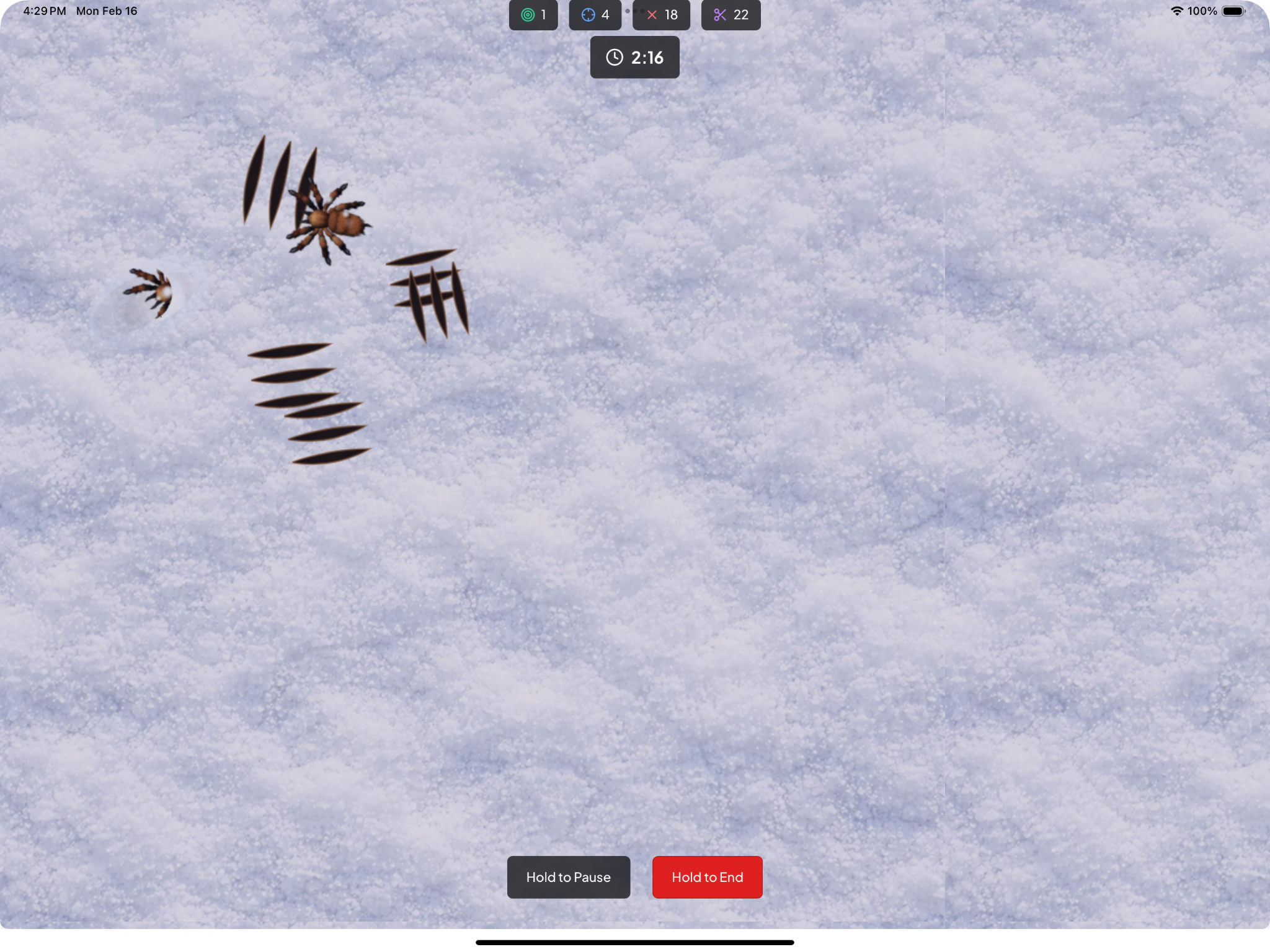Activate the red Hold to End button
This screenshot has width=1270, height=952.
[x=707, y=877]
